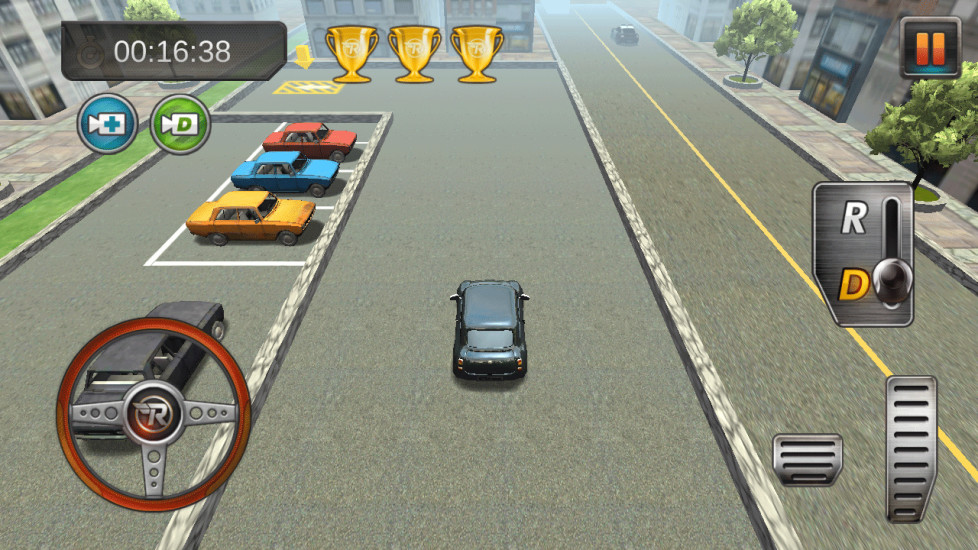Toggle the green camera D button
Image resolution: width=978 pixels, height=550 pixels.
pyautogui.click(x=180, y=125)
